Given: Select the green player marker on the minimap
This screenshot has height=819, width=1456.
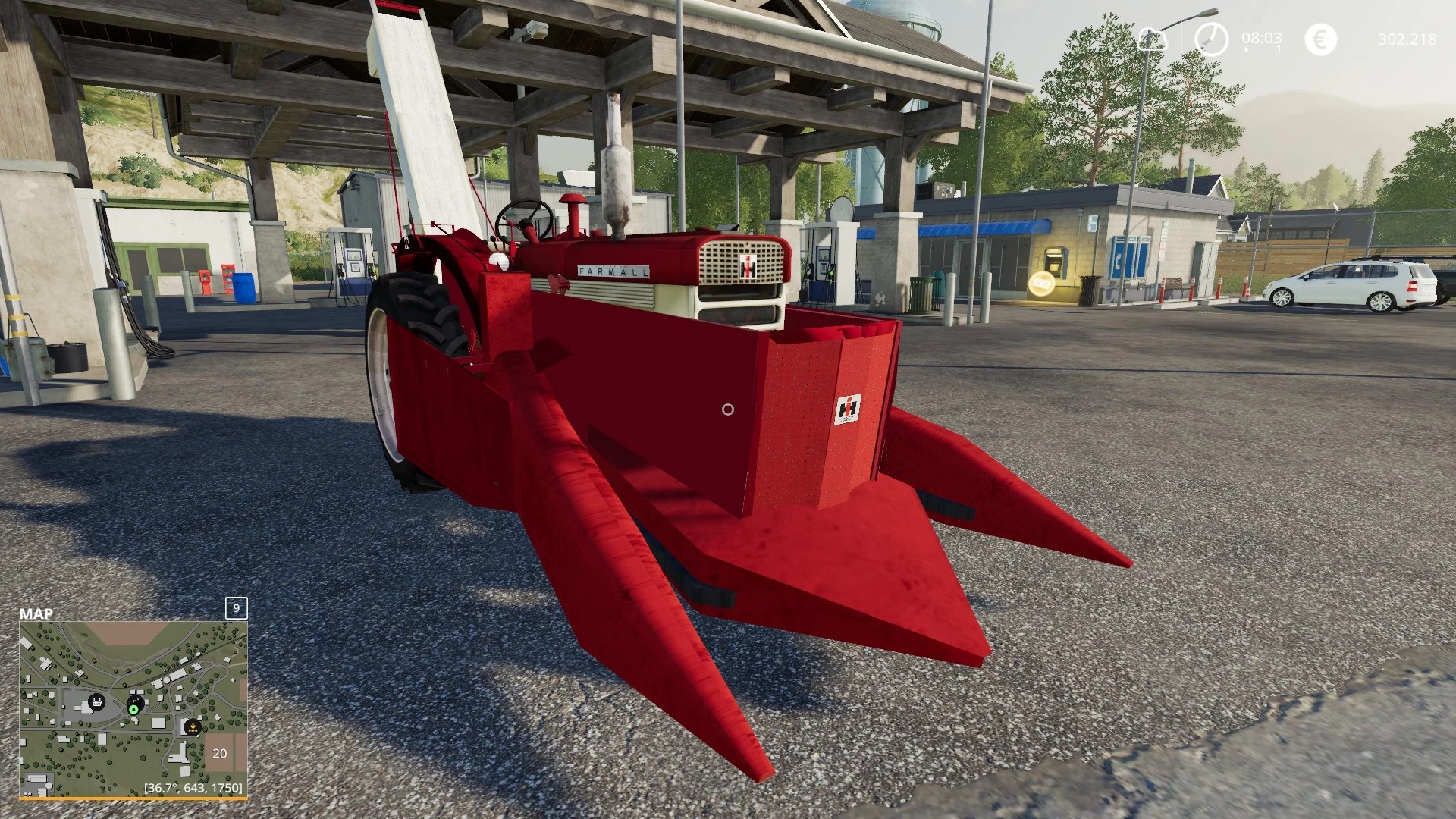Looking at the screenshot, I should [133, 710].
